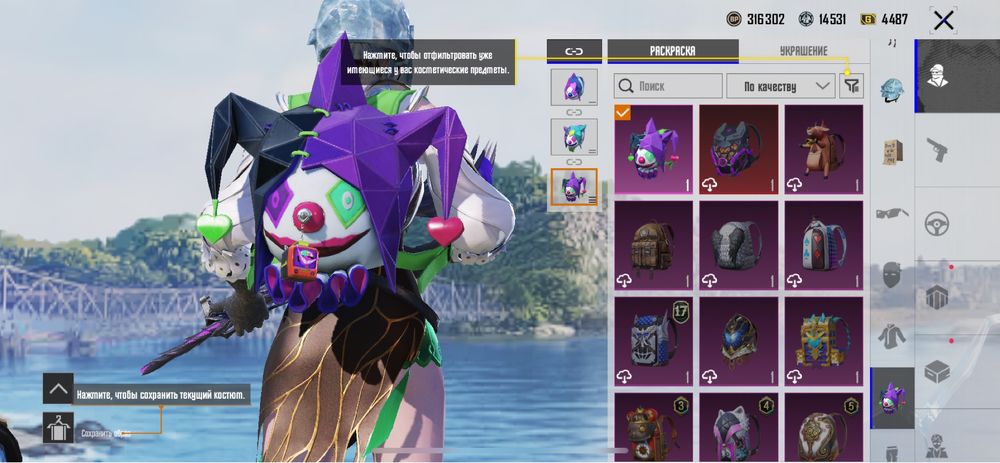Expand the panel with the up arrow button
Screen dimensions: 1000x463
[58, 389]
